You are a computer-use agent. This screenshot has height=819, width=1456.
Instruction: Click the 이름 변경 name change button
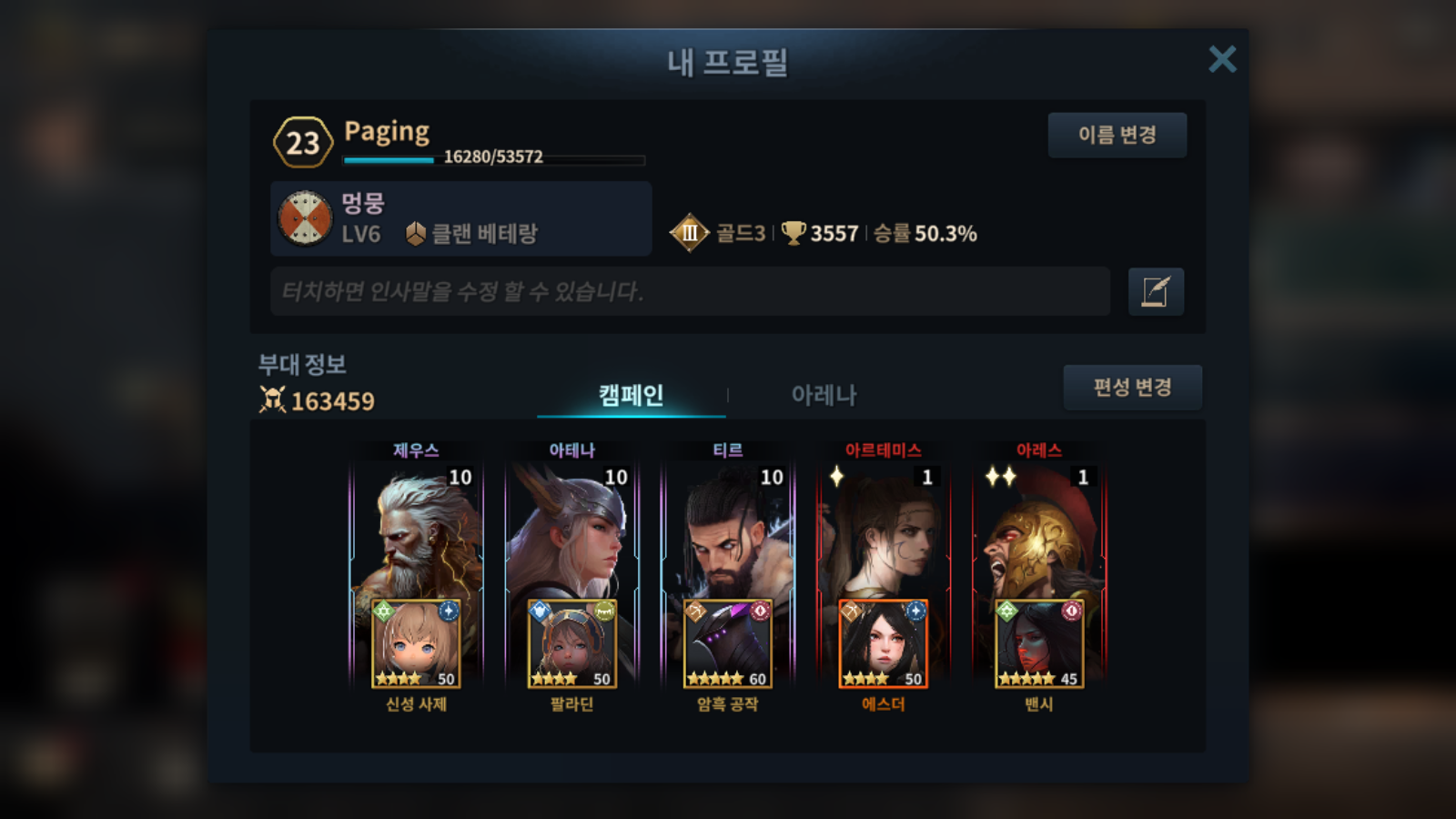pyautogui.click(x=1117, y=135)
